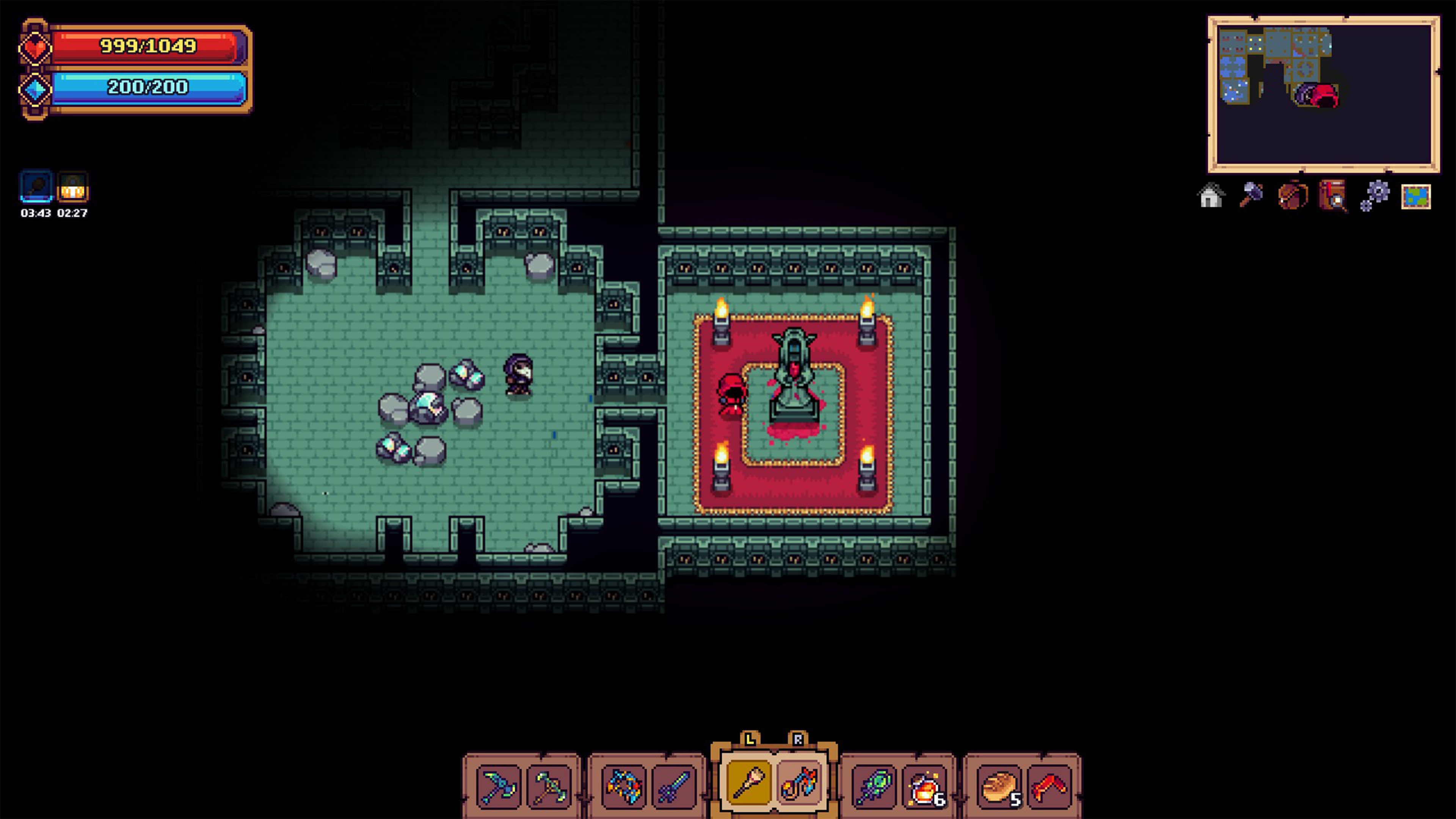Open the backpack inventory icon
1456x819 pixels.
click(1293, 197)
